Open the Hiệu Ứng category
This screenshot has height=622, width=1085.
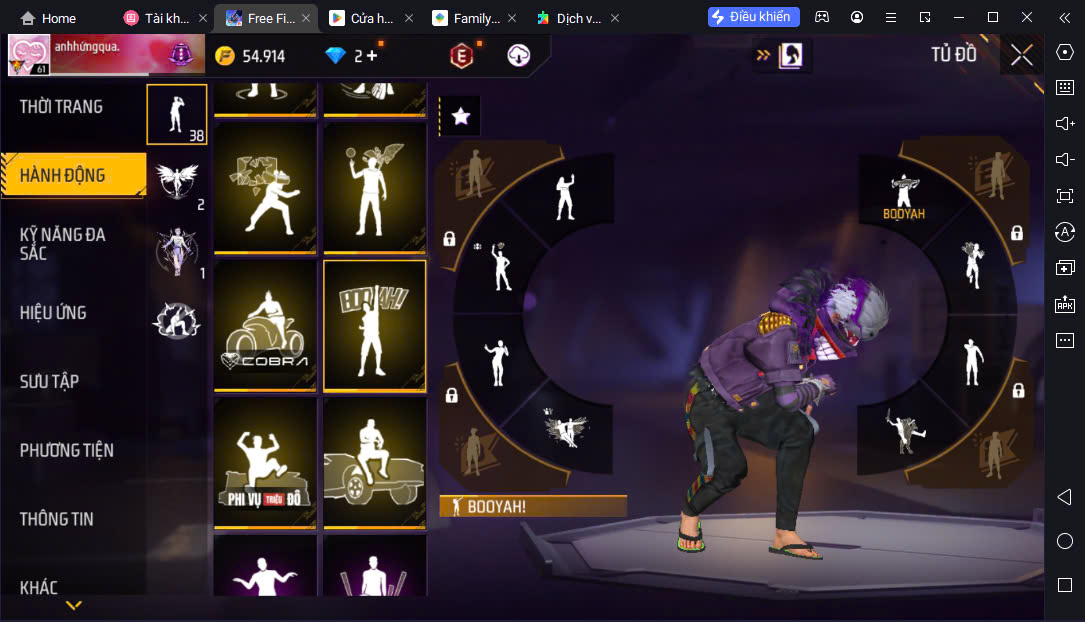[53, 312]
